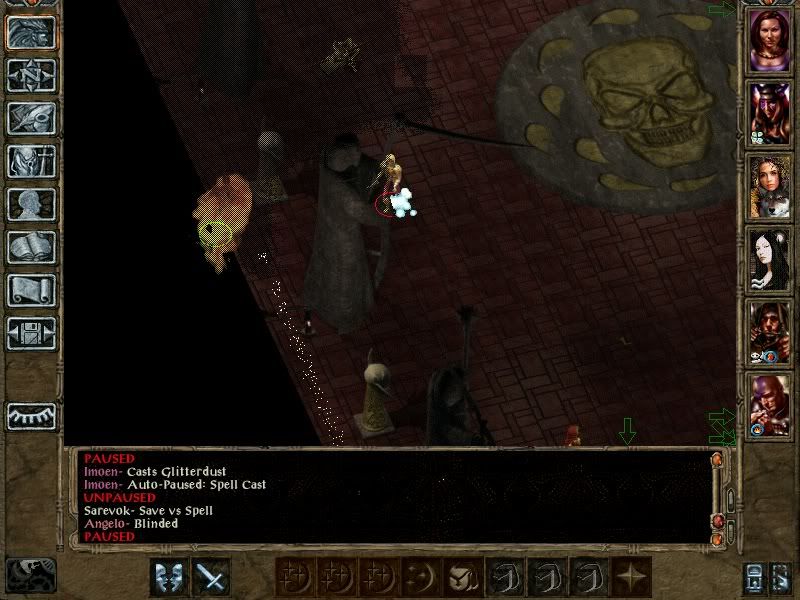The height and width of the screenshot is (600, 800).
Task: Open the mage spellbook button
Action: [x=31, y=247]
